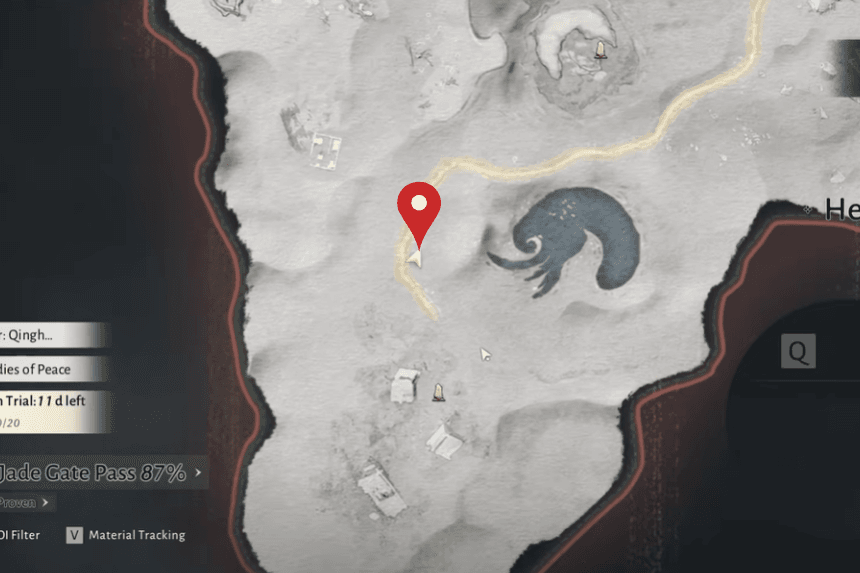Click the player arrow marker on the path
The height and width of the screenshot is (573, 860).
coord(416,258)
